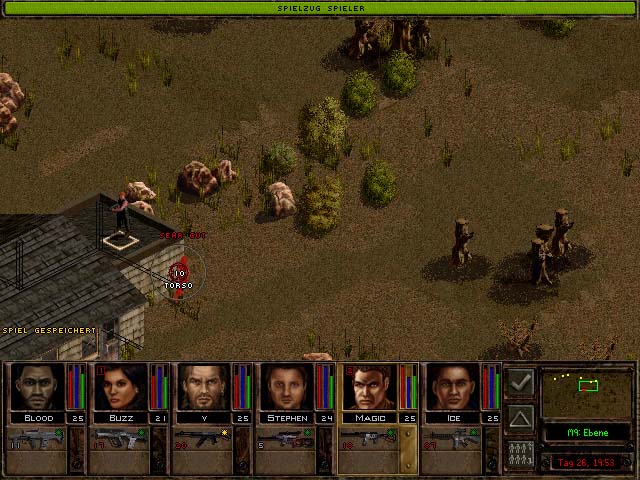Screen dimensions: 640x480
Task: Select mercenary Blood's portrait
Action: (37, 387)
